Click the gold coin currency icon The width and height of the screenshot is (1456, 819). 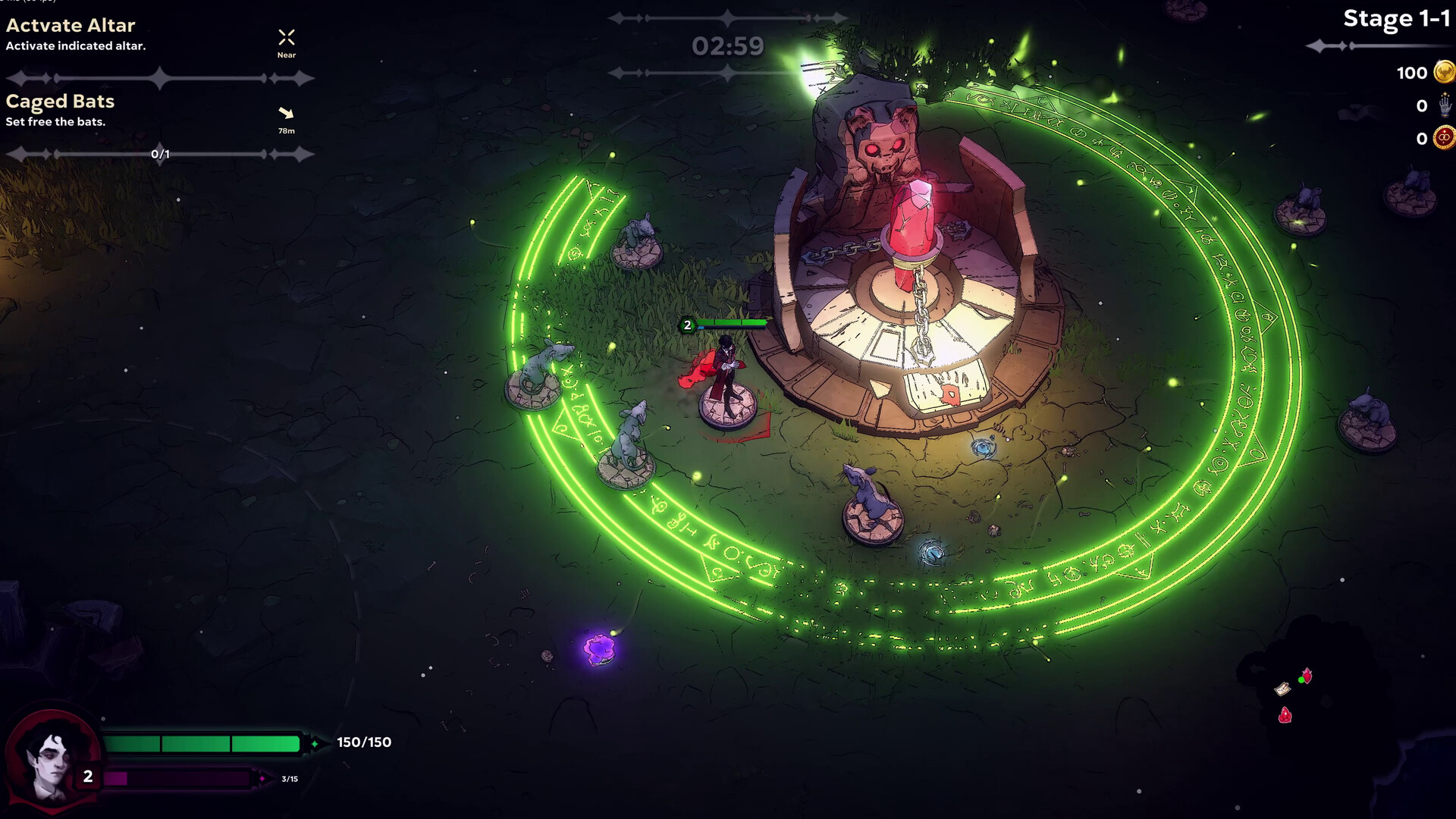click(1444, 73)
